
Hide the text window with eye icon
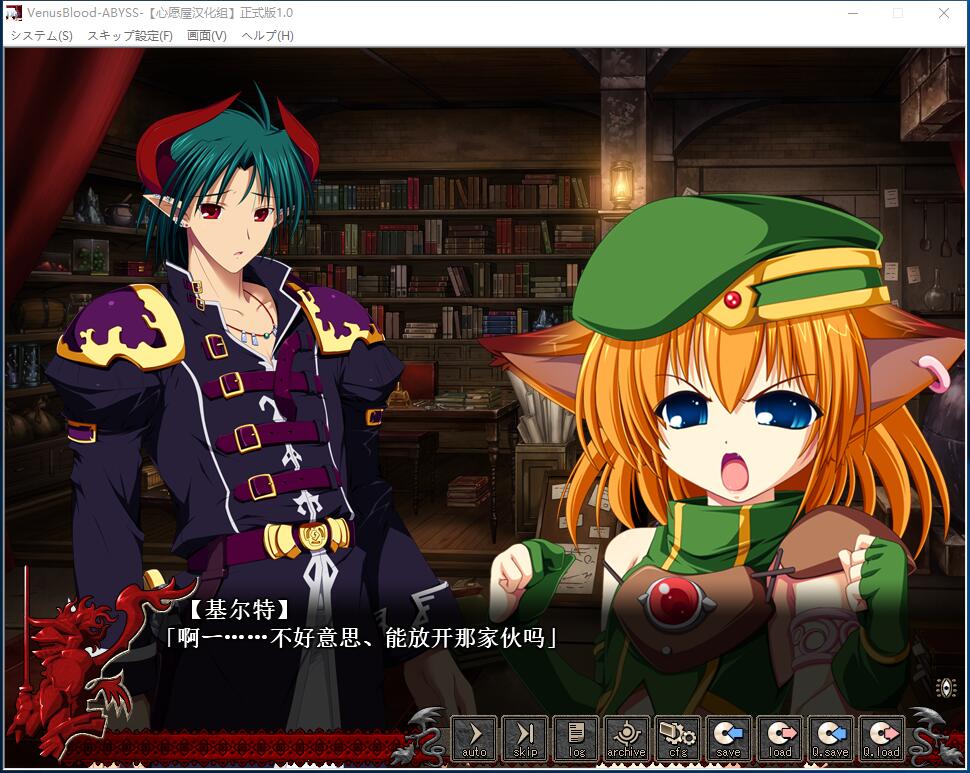(946, 687)
